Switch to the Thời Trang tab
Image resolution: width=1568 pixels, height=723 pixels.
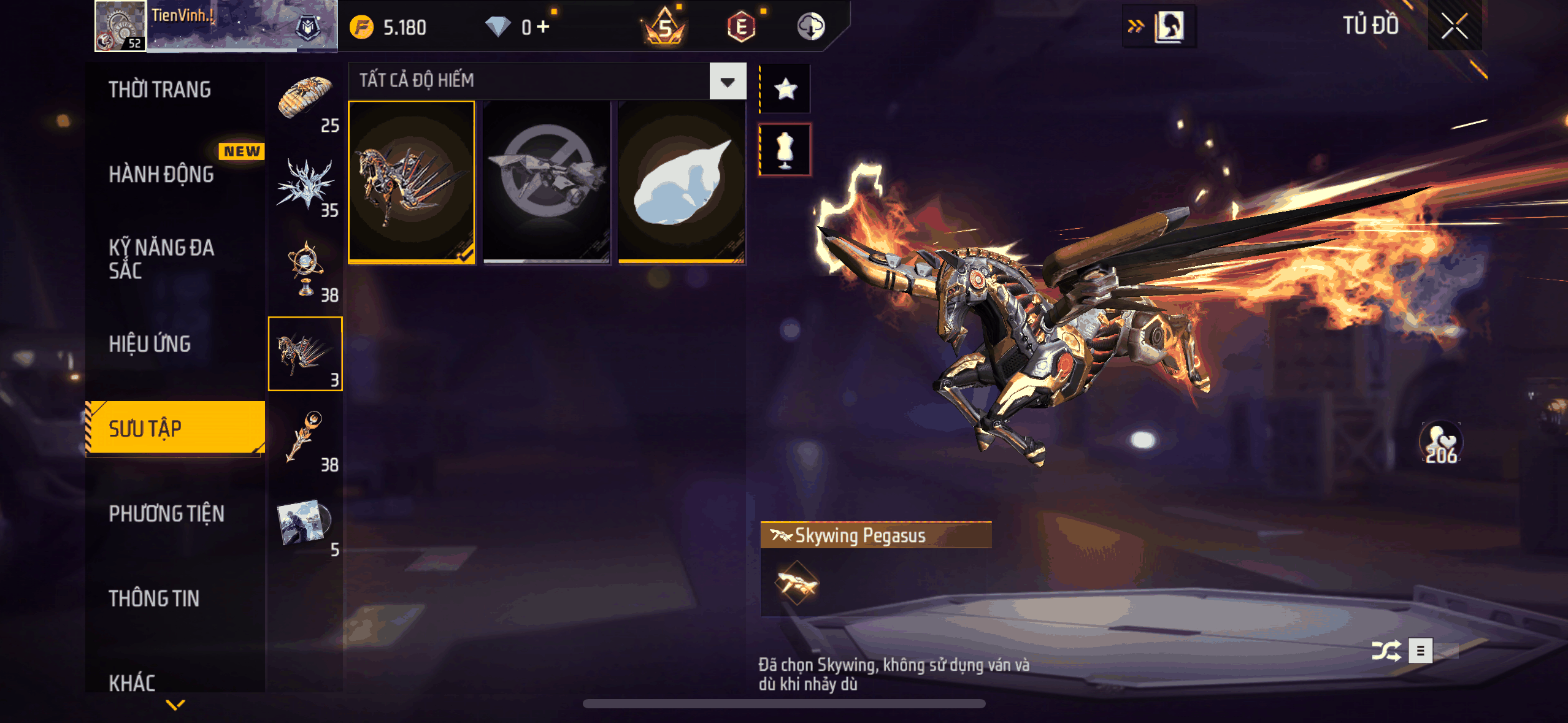coord(159,90)
